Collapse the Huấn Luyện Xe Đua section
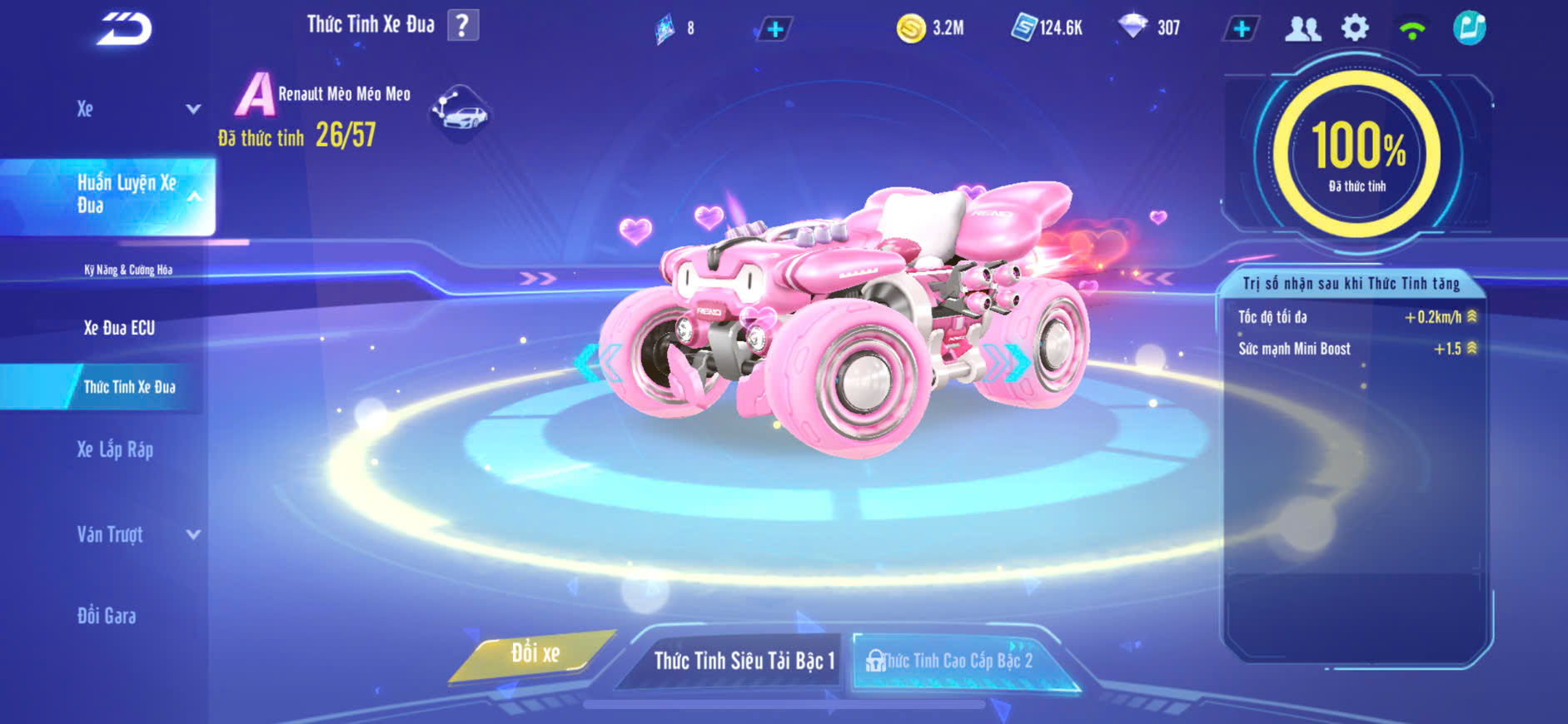The width and height of the screenshot is (1568, 724). 193,196
